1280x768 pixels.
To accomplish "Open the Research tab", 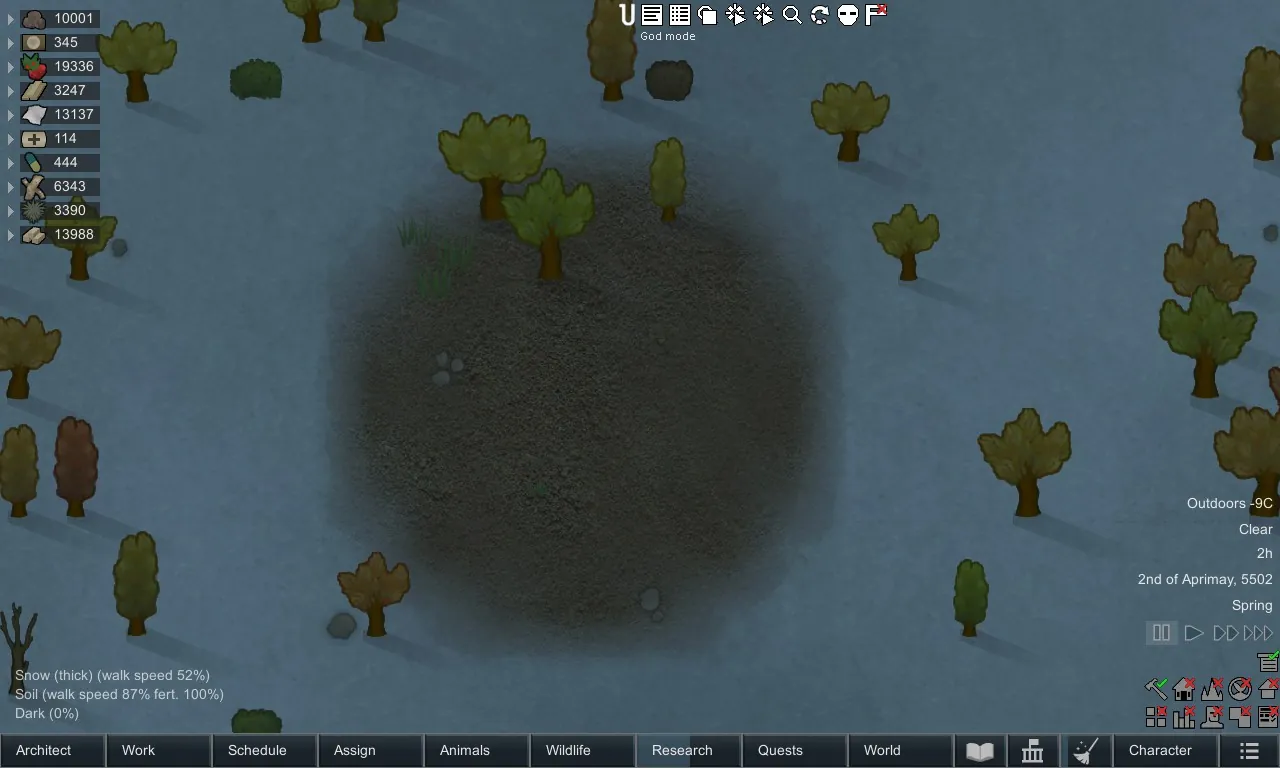I will pos(688,750).
